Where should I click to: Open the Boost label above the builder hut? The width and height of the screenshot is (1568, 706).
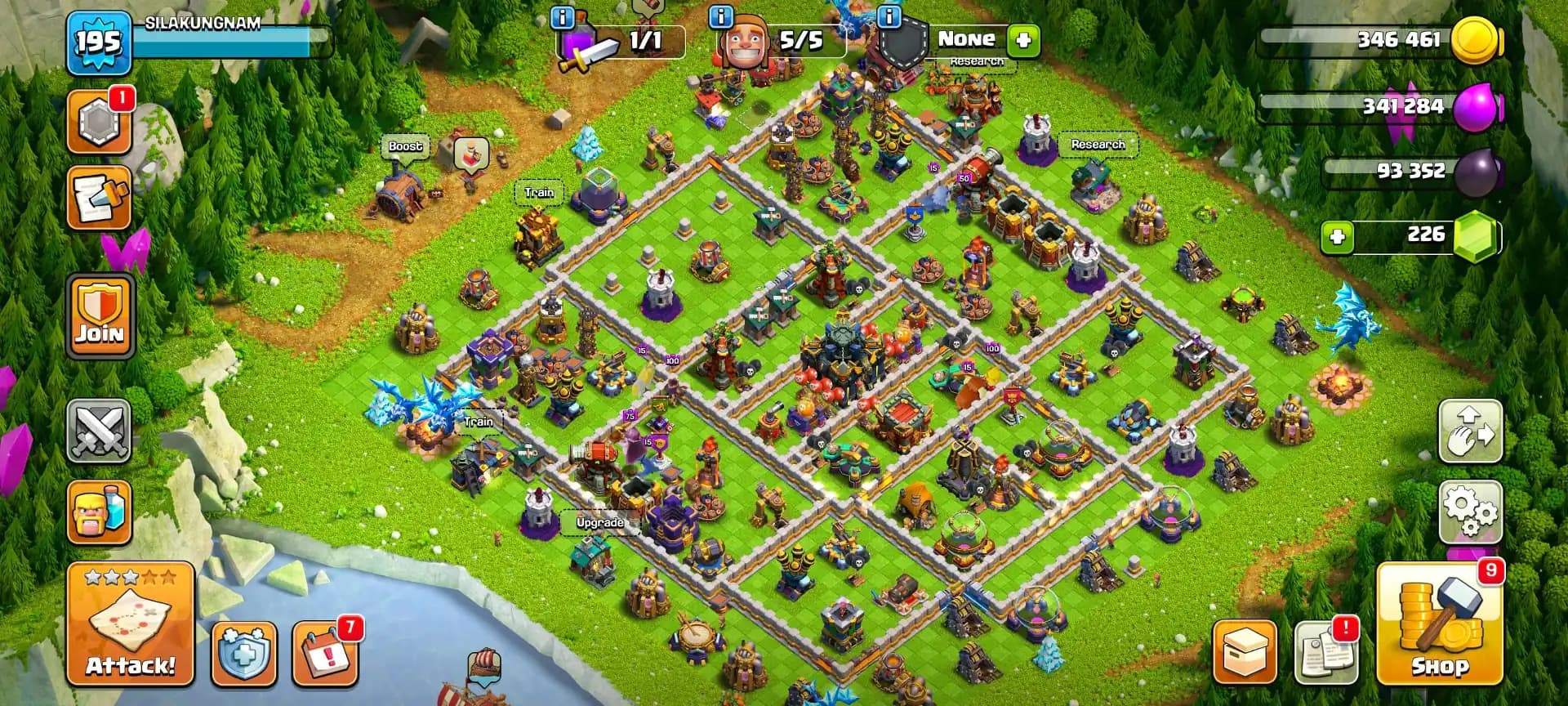(406, 145)
